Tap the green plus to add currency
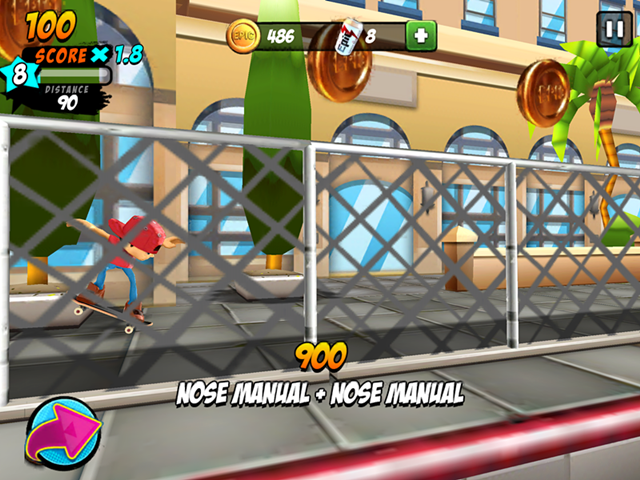Viewport: 640px width, 480px height. pos(421,36)
